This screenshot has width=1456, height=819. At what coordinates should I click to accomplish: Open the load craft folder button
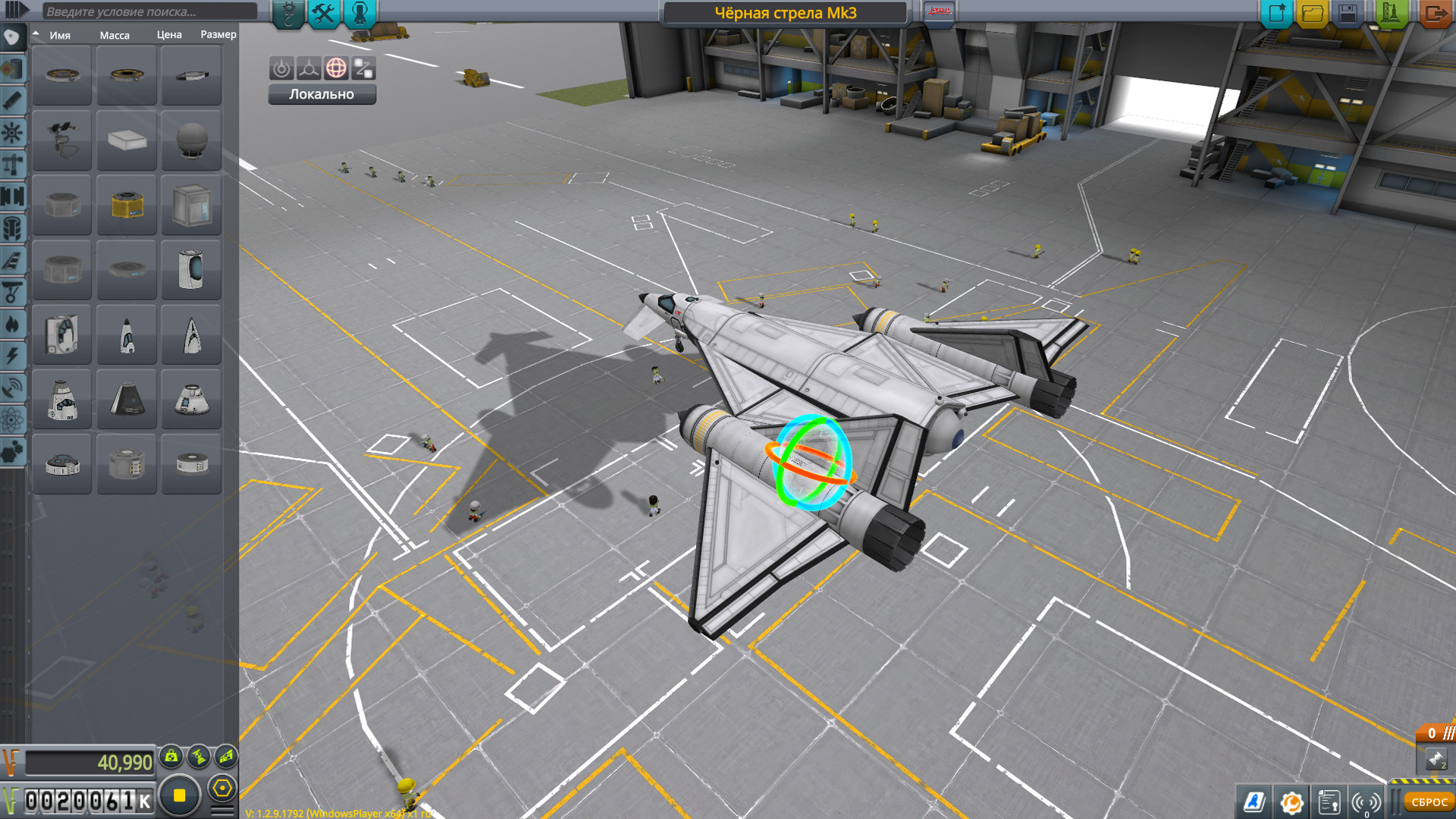[x=1313, y=13]
